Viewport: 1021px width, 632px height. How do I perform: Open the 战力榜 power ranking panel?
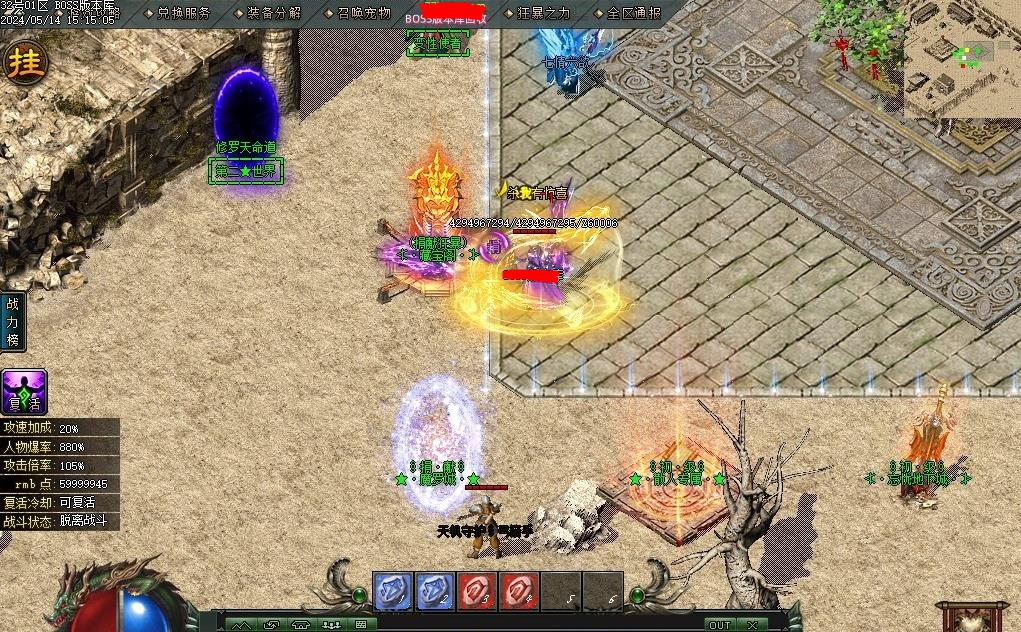coord(12,322)
